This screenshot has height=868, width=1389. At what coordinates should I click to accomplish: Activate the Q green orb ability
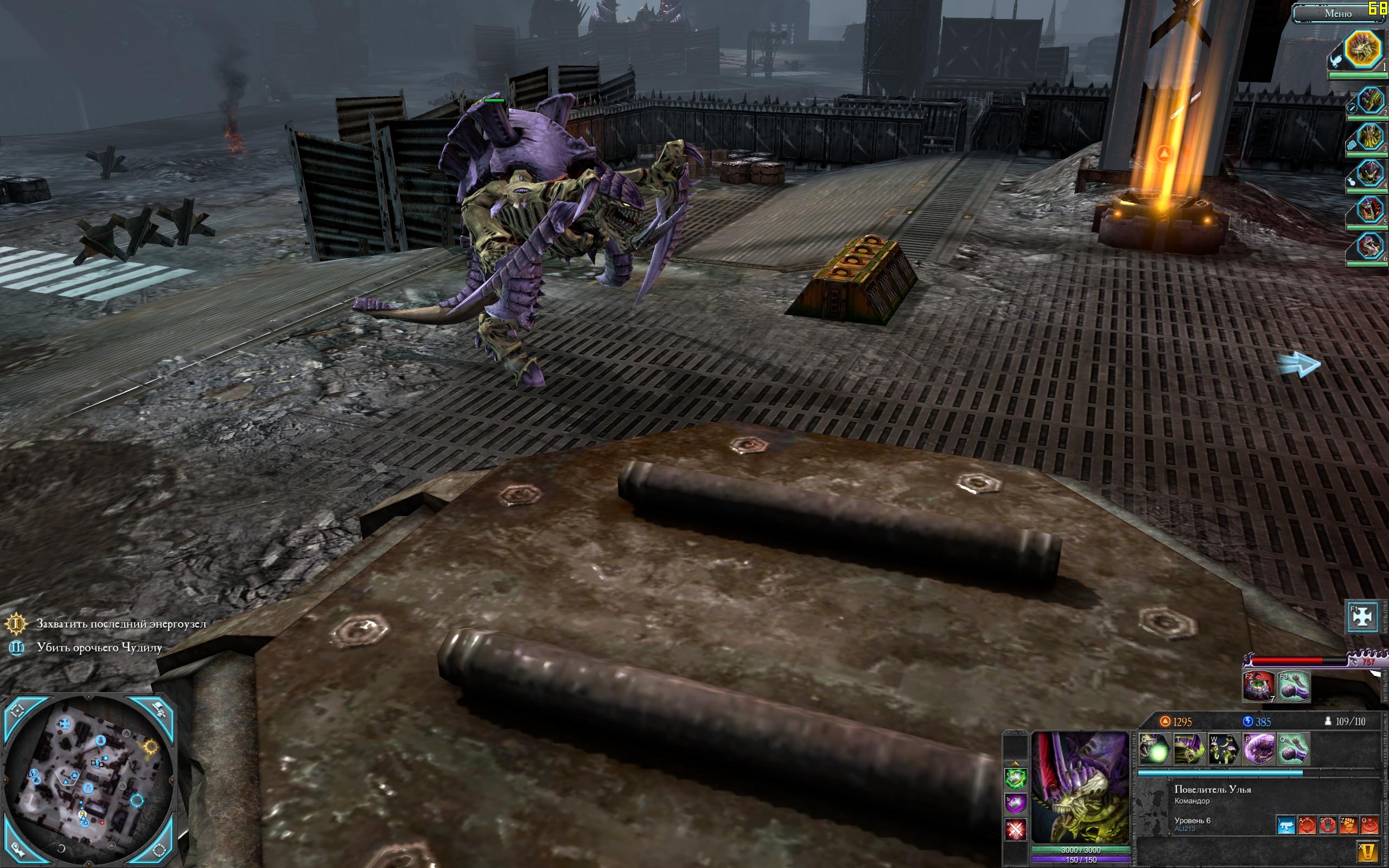coord(1154,749)
